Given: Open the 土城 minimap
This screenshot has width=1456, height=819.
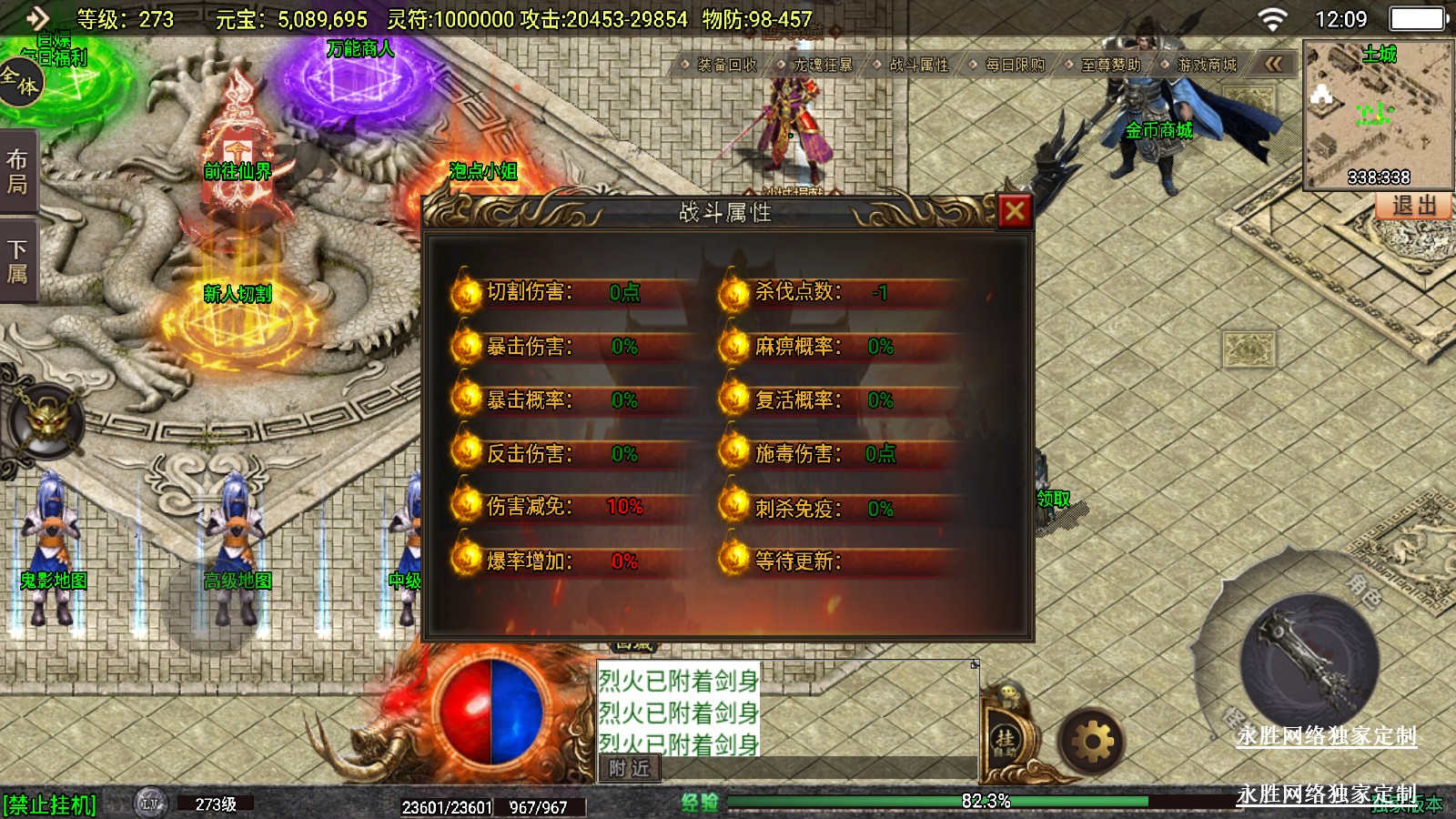Looking at the screenshot, I should pyautogui.click(x=1378, y=114).
